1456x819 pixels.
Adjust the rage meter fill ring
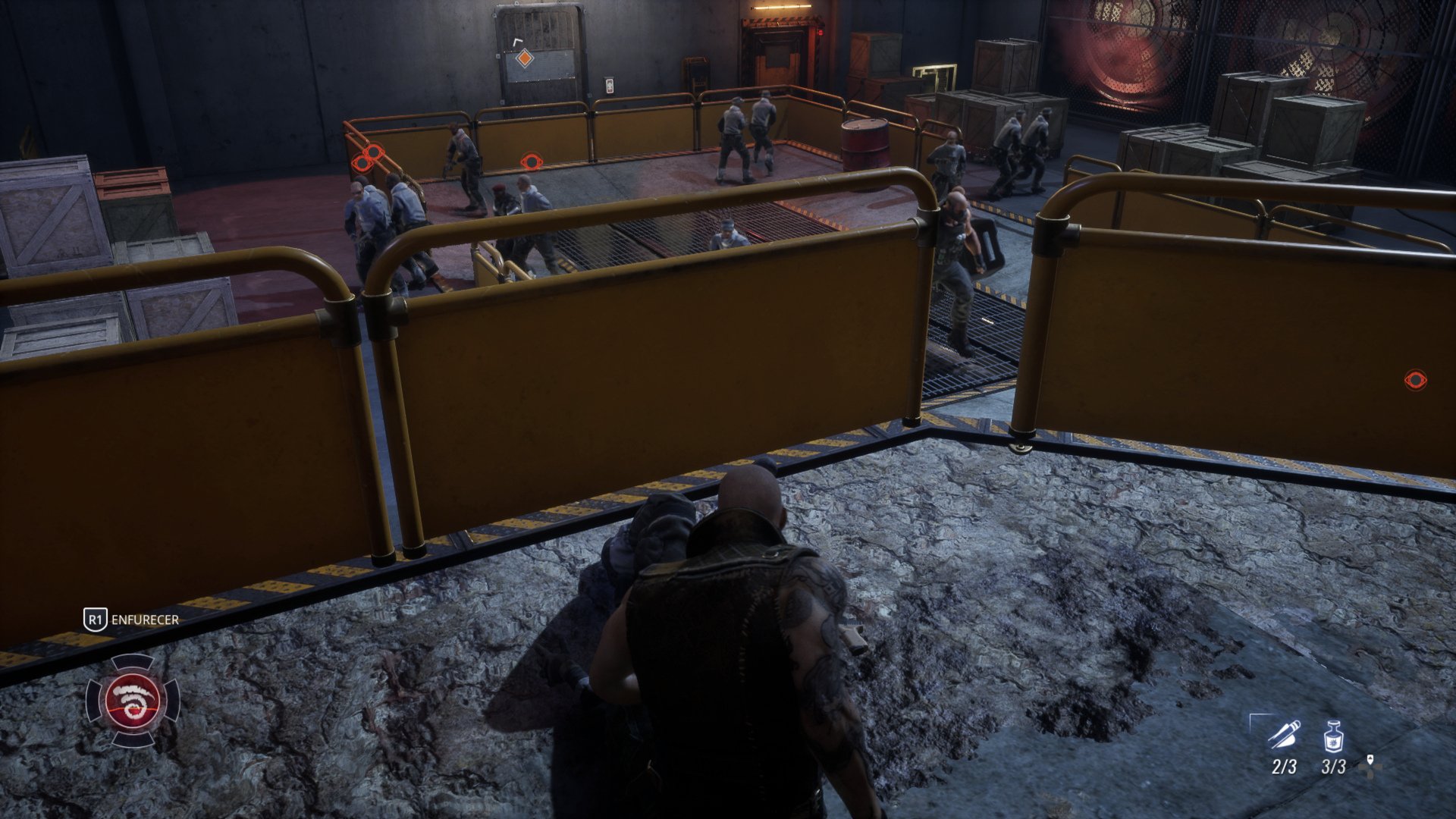[x=133, y=676]
